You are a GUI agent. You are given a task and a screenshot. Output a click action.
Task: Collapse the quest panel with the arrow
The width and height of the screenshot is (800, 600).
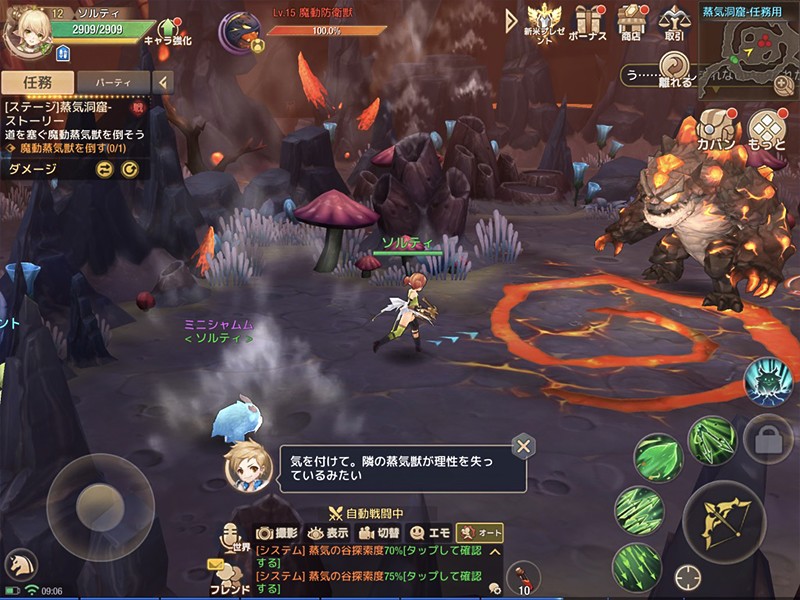(x=163, y=82)
